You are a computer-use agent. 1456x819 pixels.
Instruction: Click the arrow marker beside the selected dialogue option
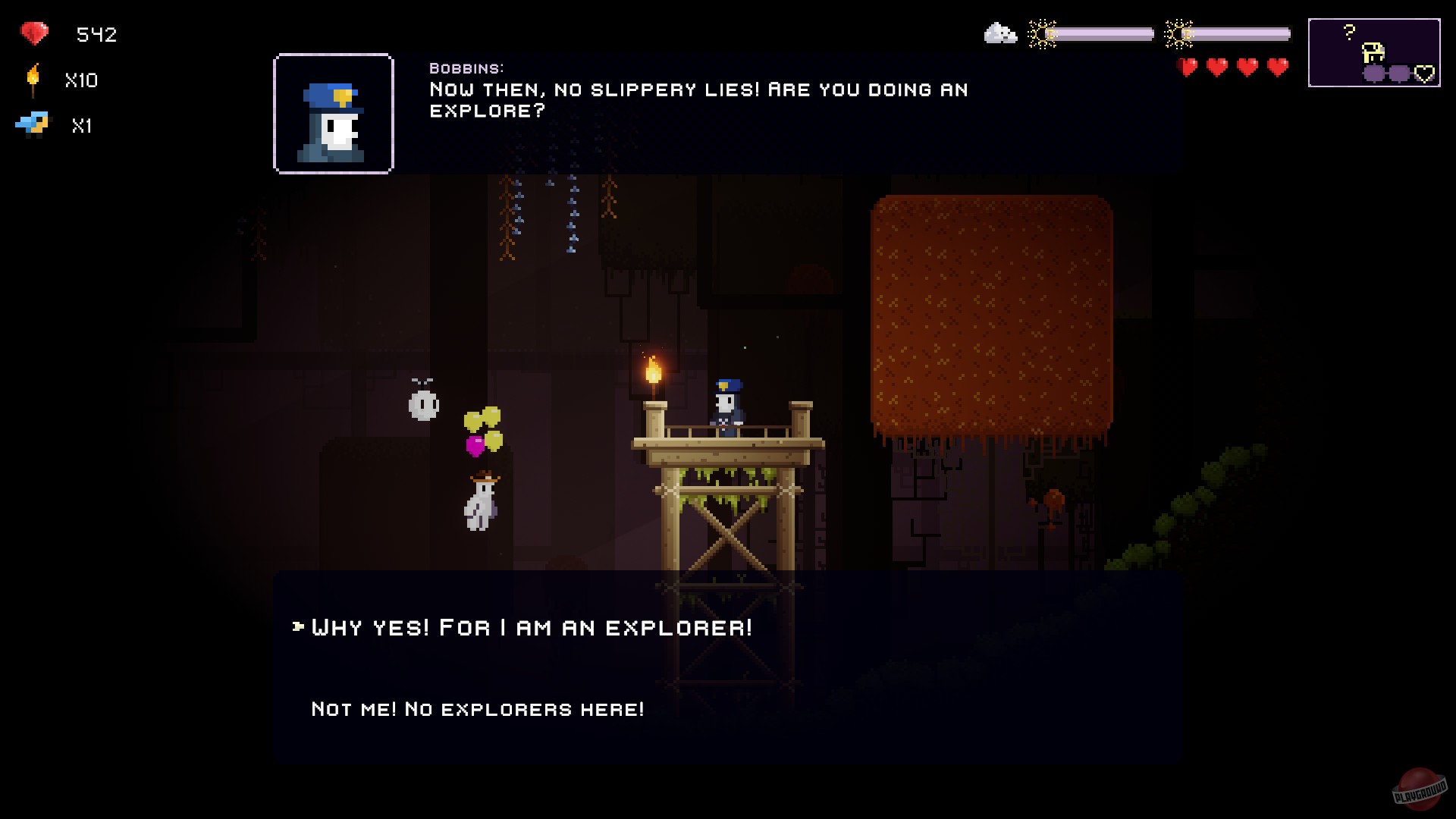coord(297,627)
